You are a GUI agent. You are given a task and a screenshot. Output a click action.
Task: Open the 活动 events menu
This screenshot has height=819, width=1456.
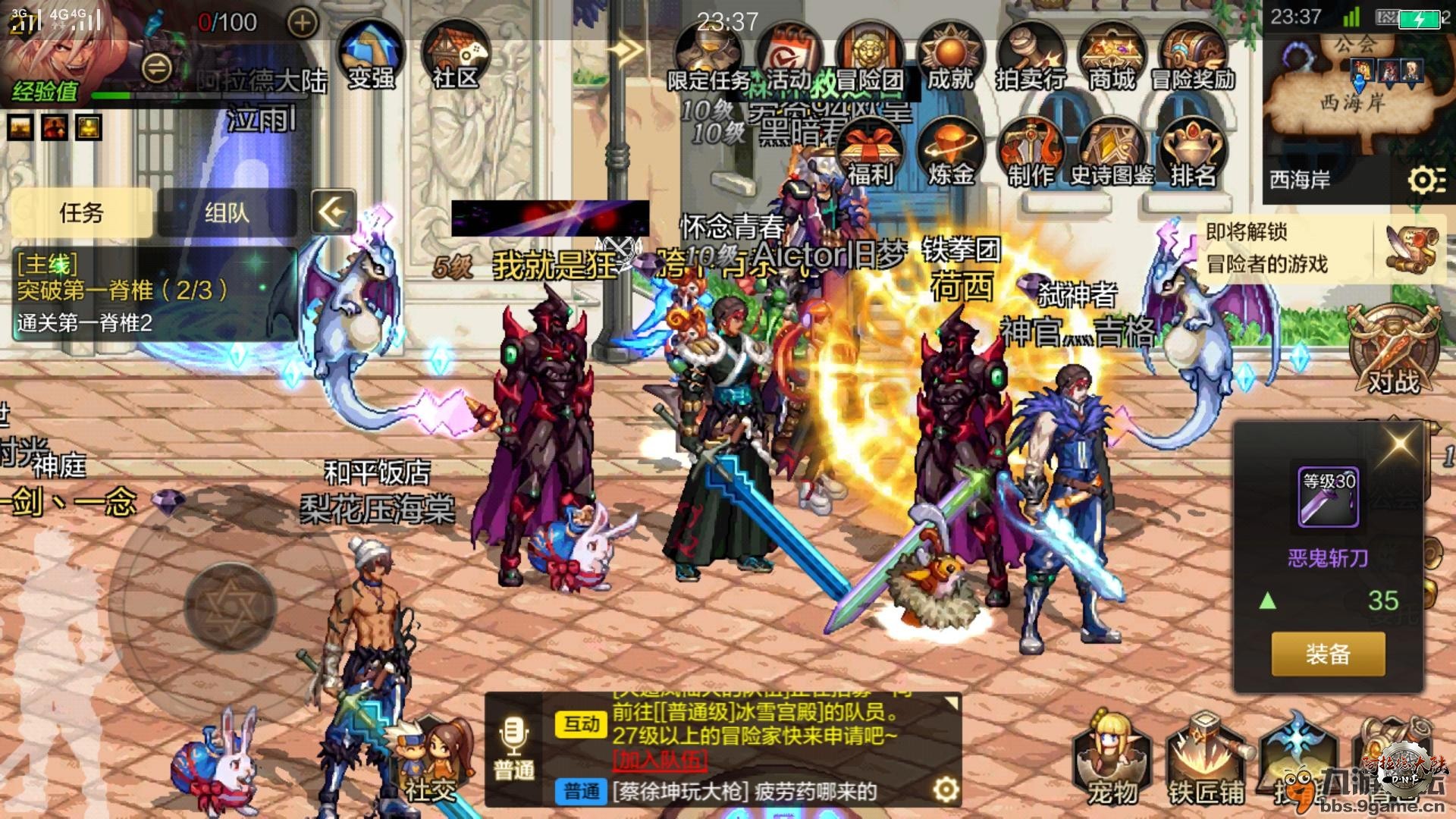pos(789,58)
